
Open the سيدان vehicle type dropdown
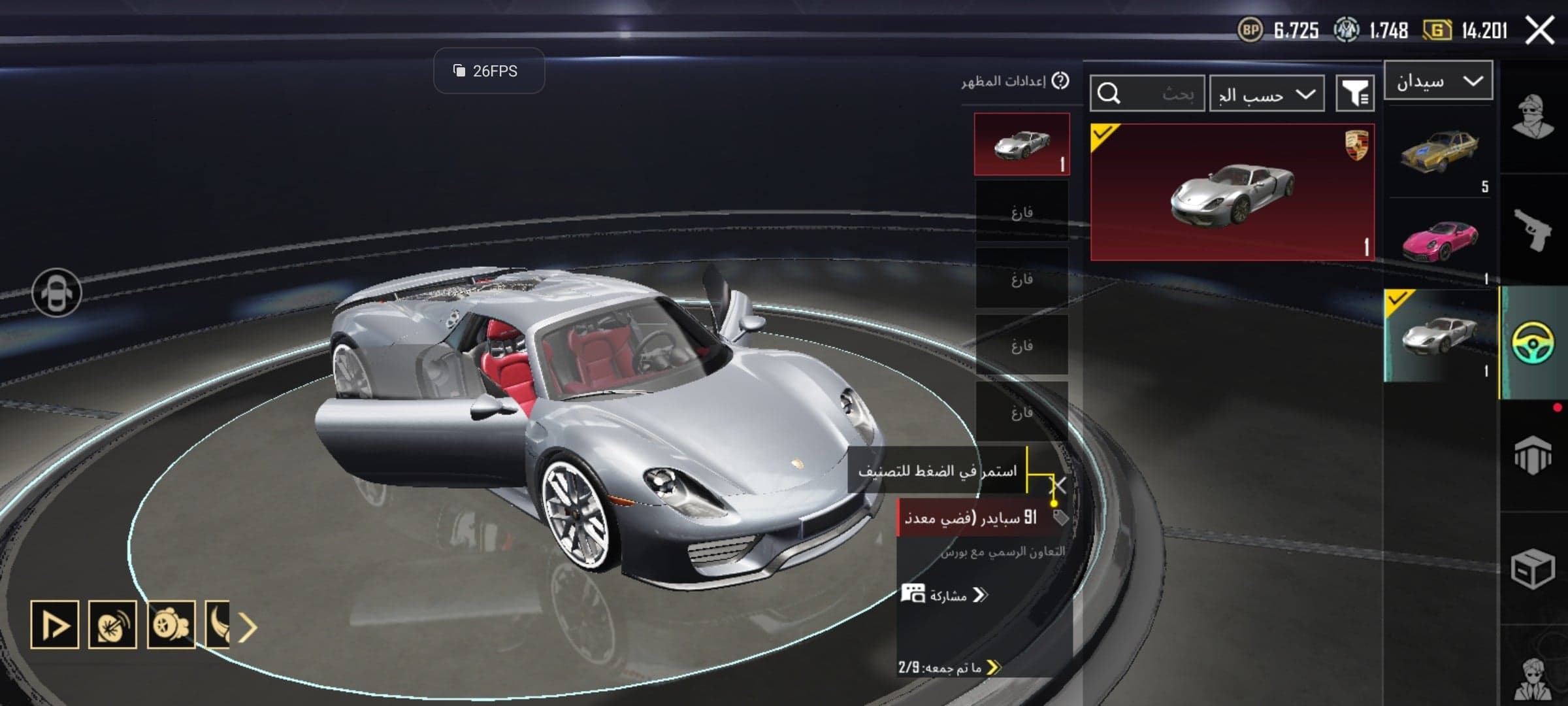[1438, 81]
